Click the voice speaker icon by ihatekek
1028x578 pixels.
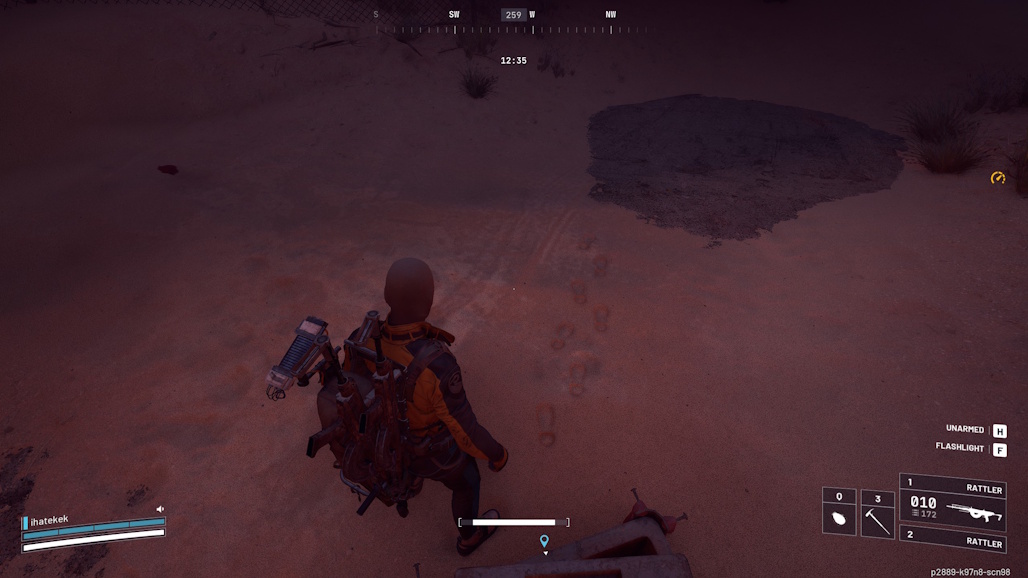pos(160,509)
